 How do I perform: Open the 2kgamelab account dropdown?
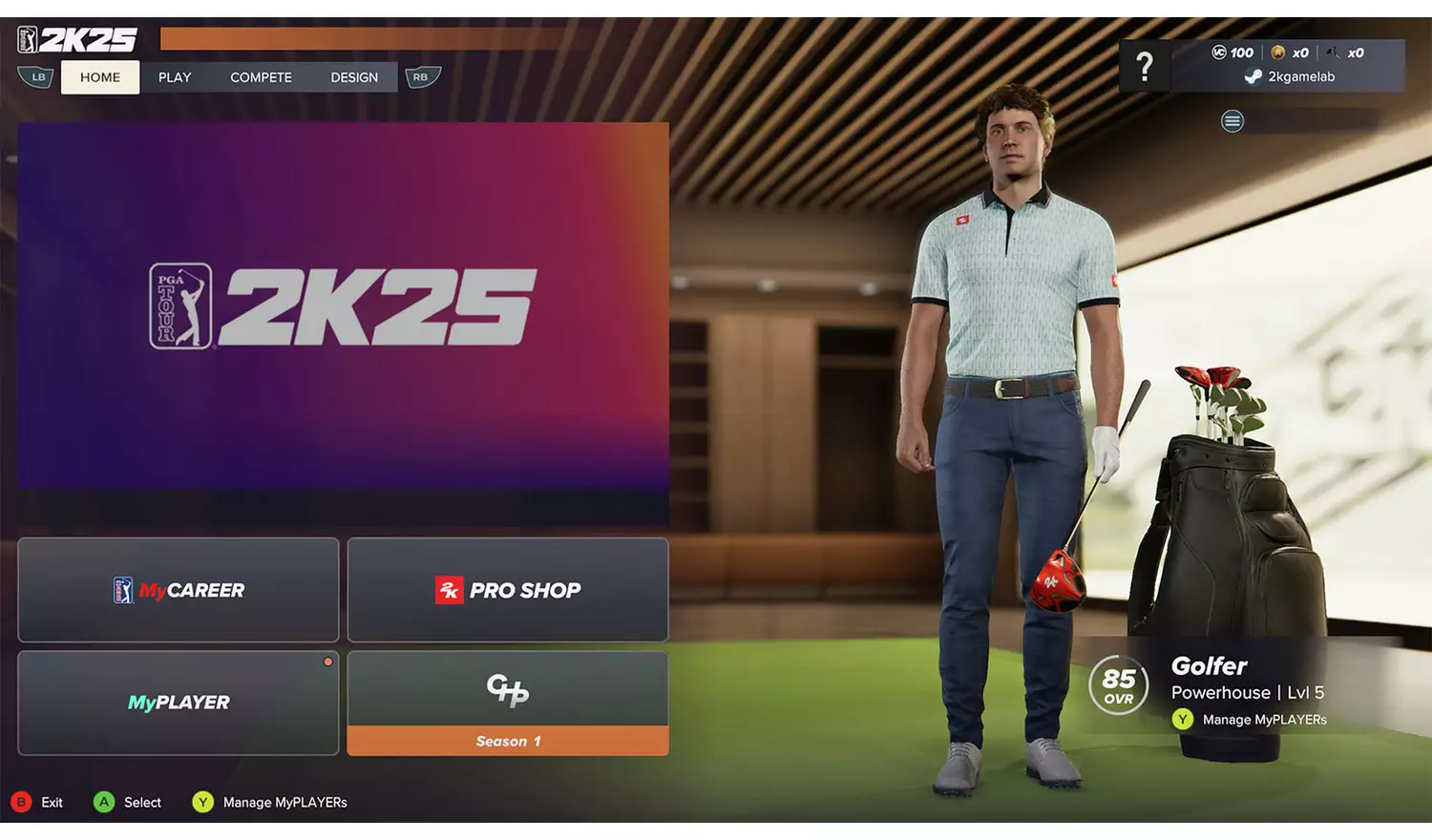coord(1300,76)
